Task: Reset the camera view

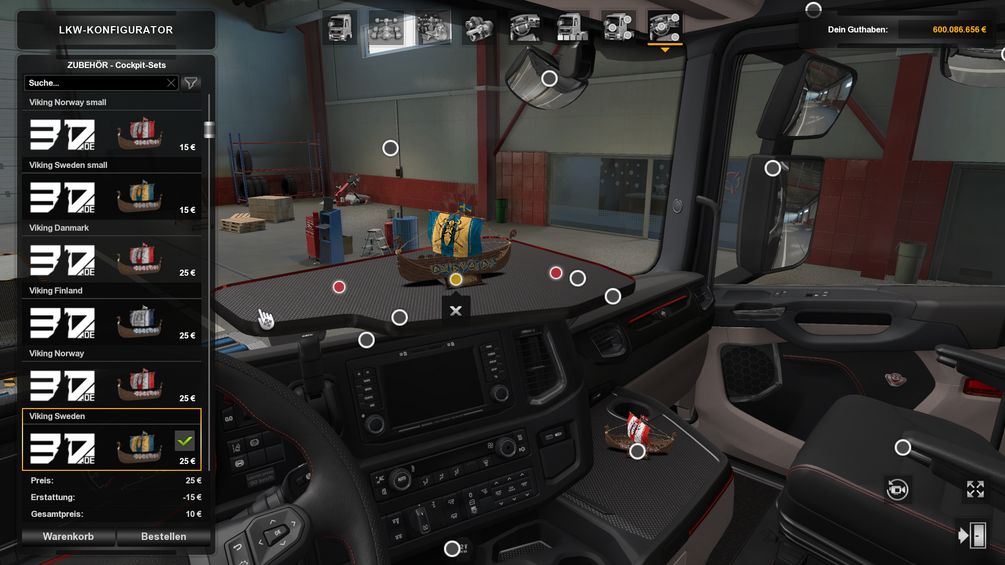Action: coord(897,489)
